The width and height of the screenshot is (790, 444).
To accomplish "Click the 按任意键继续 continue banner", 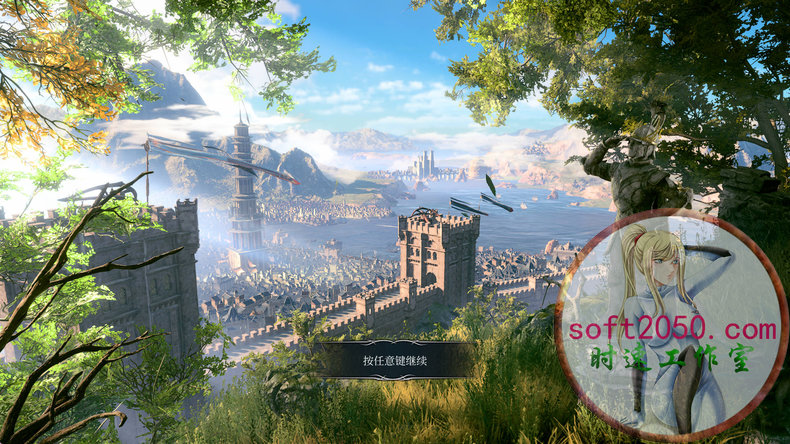I will [394, 360].
